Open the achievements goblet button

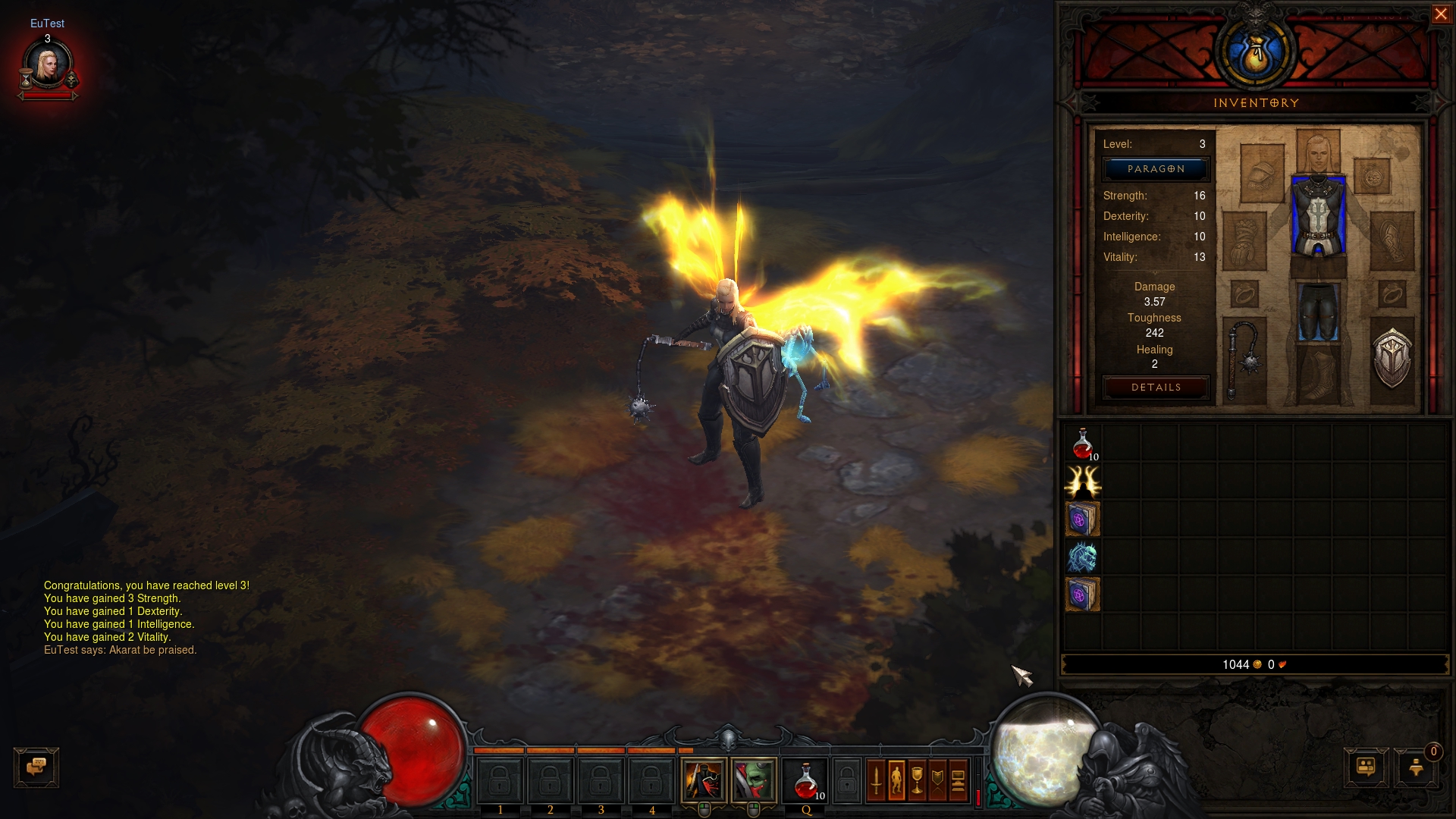(917, 780)
